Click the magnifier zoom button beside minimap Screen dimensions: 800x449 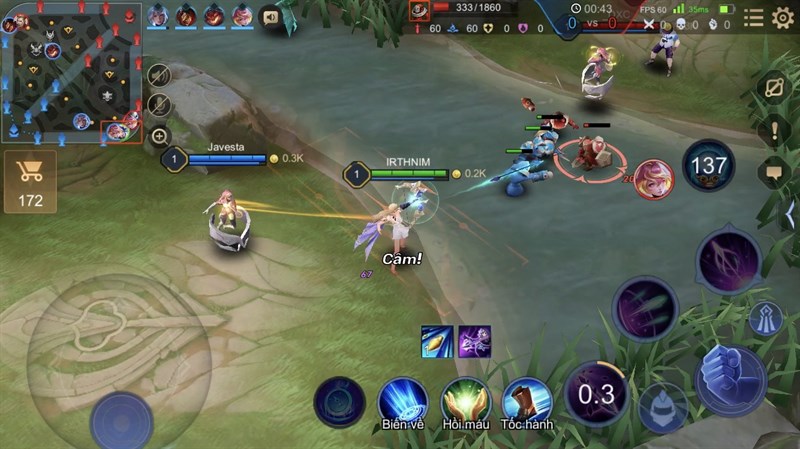pyautogui.click(x=159, y=136)
